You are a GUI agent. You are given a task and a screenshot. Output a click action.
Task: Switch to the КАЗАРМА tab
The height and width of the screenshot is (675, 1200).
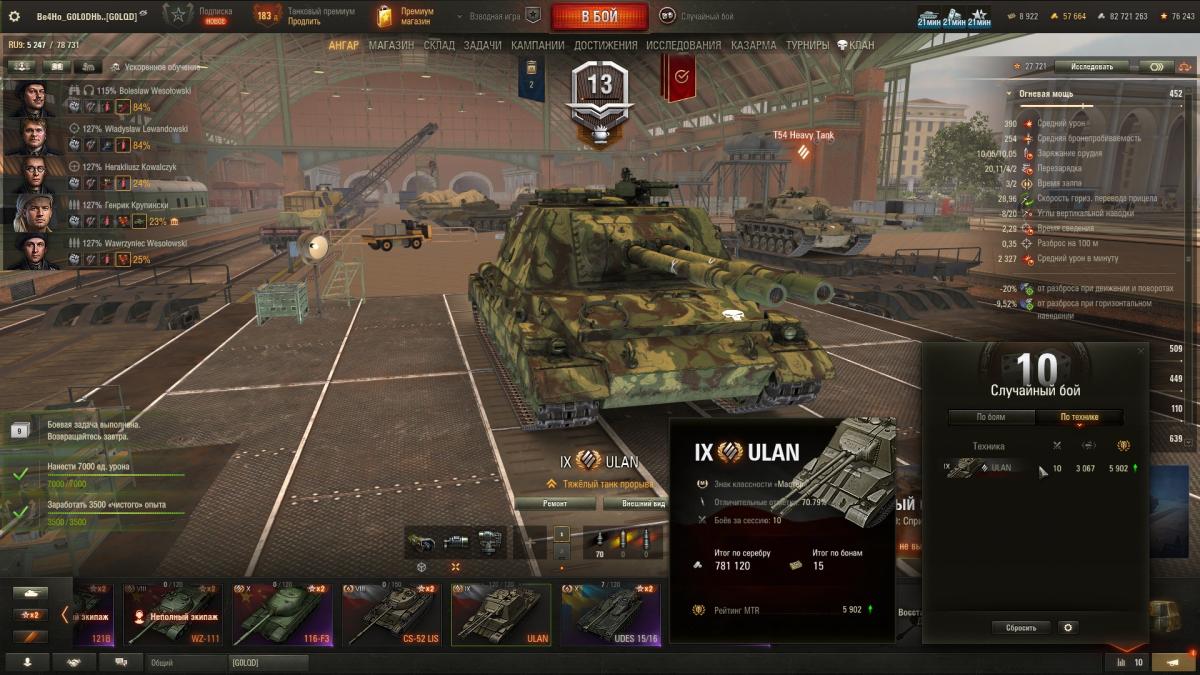click(x=752, y=45)
